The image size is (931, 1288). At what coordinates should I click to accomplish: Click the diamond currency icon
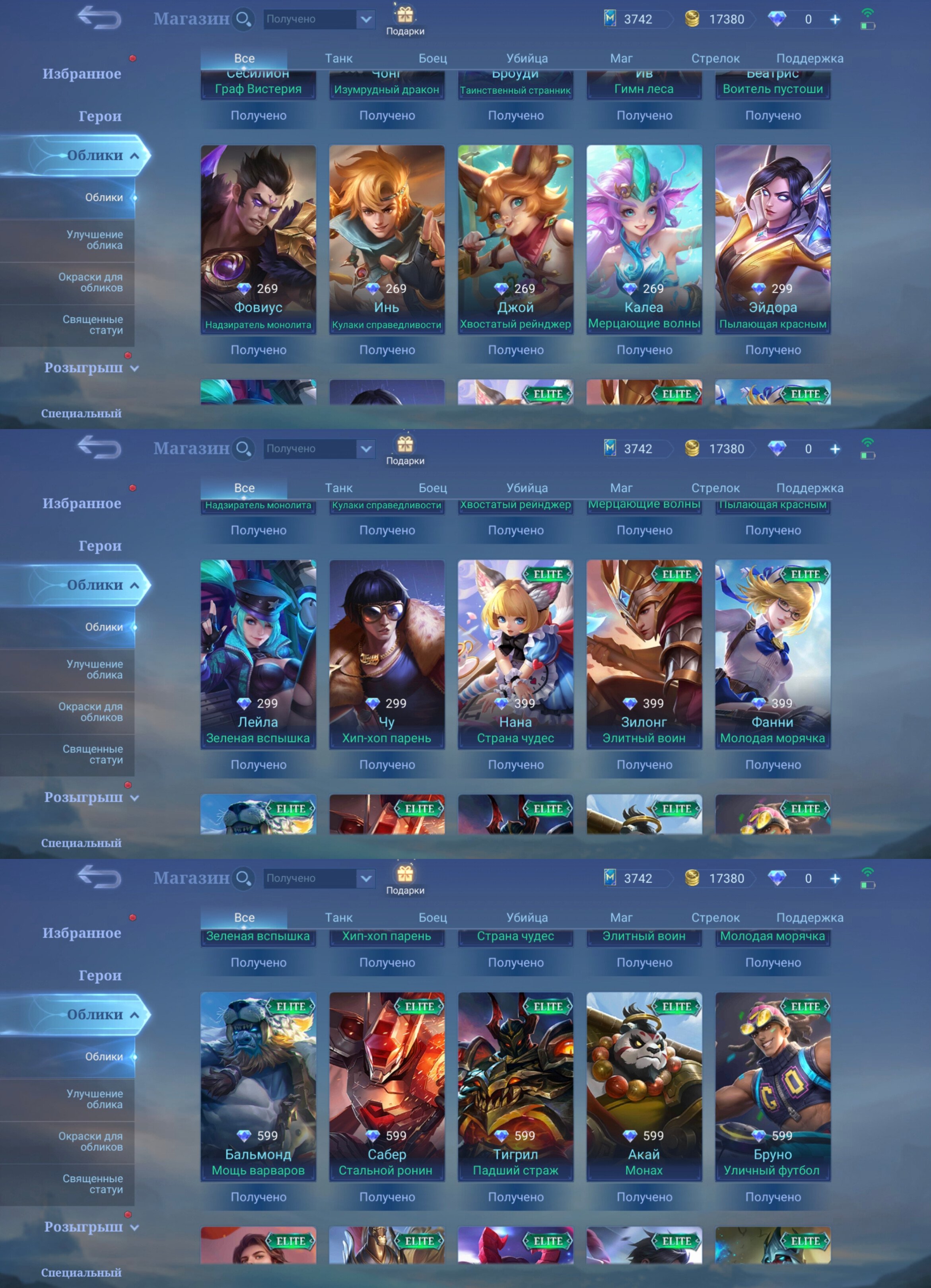(778, 19)
